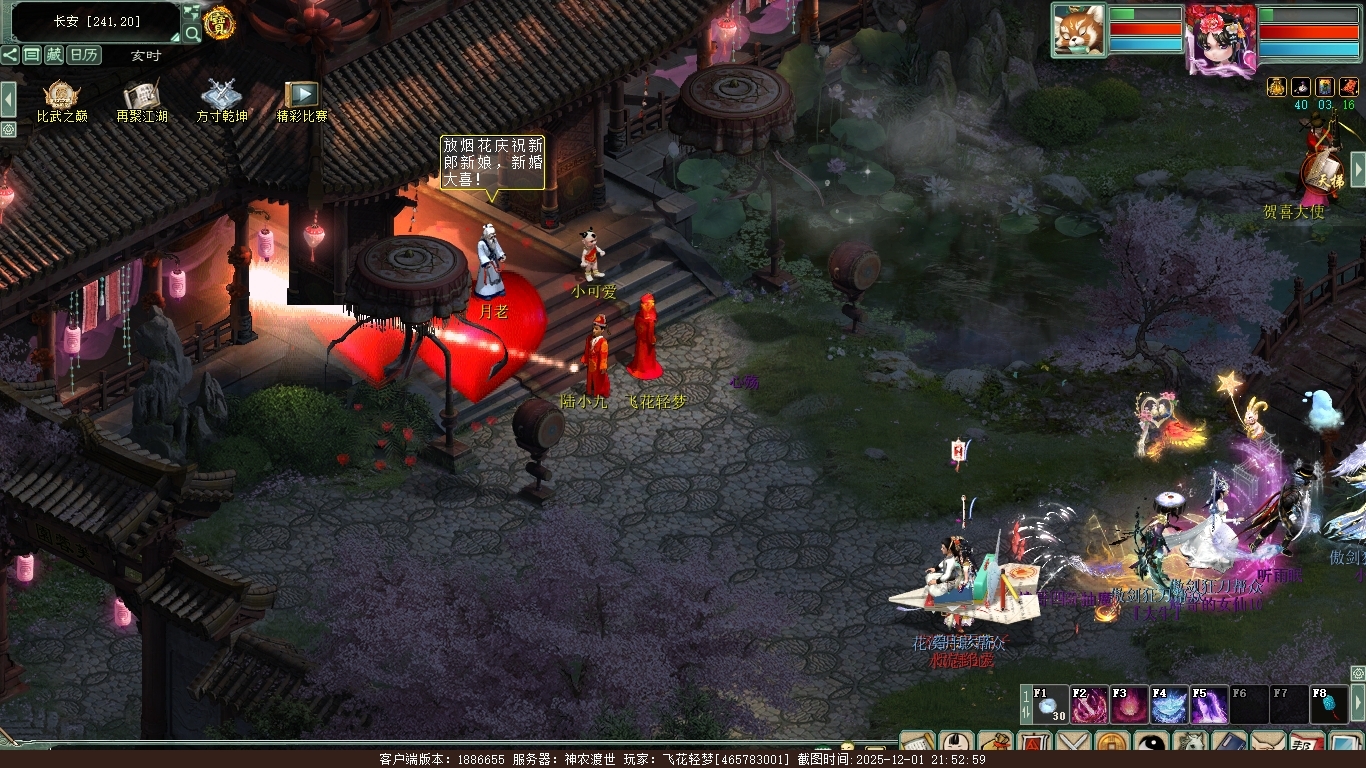Activate the F5 purple figure skill
This screenshot has width=1366, height=768.
pos(1208,704)
